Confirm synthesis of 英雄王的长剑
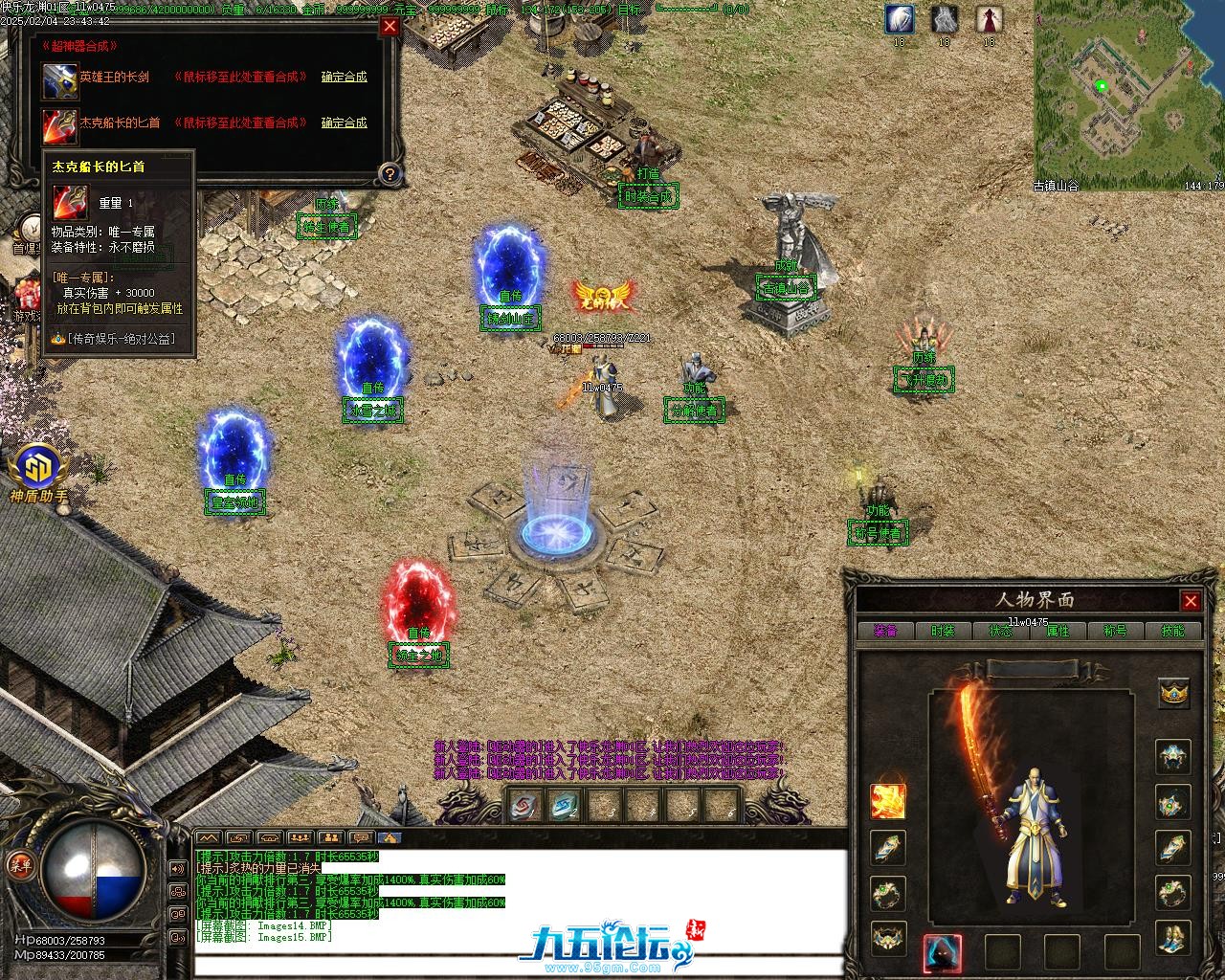 pos(344,77)
